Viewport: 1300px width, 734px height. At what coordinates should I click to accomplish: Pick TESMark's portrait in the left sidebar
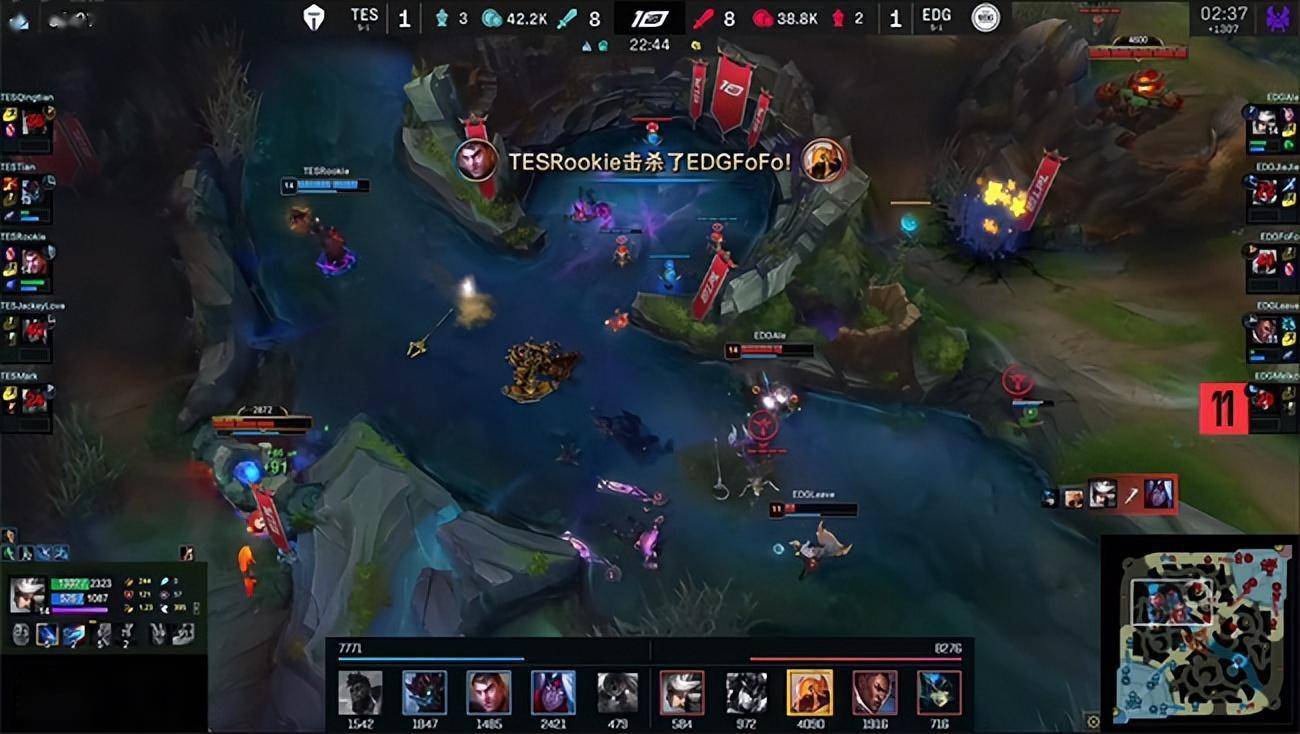click(x=34, y=400)
